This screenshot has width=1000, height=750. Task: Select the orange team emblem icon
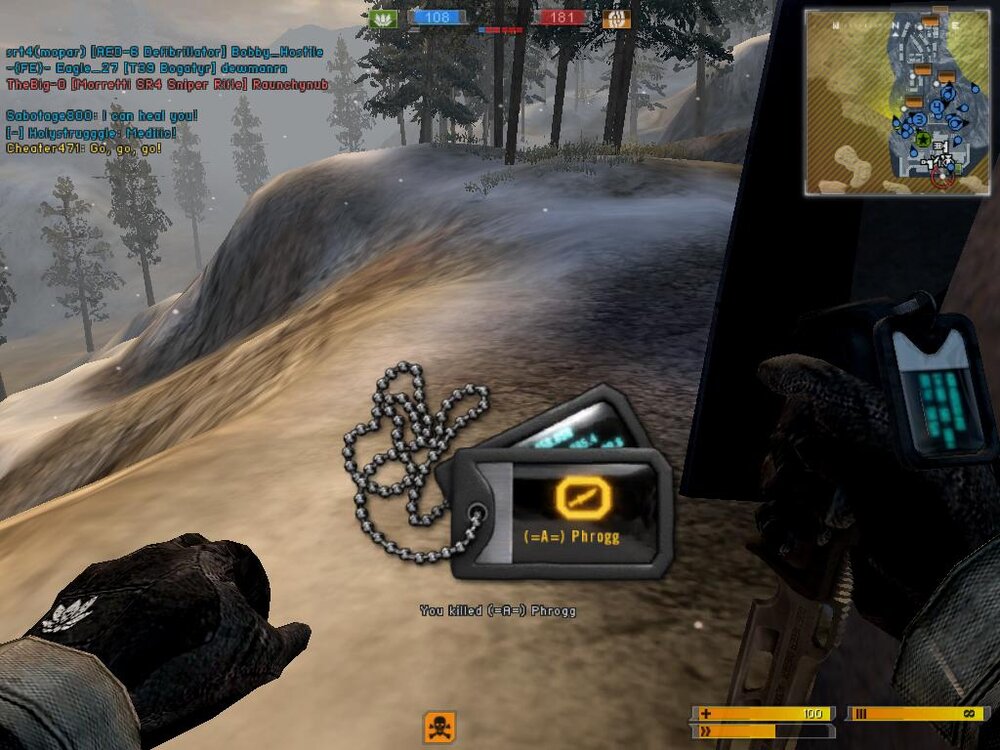[616, 18]
